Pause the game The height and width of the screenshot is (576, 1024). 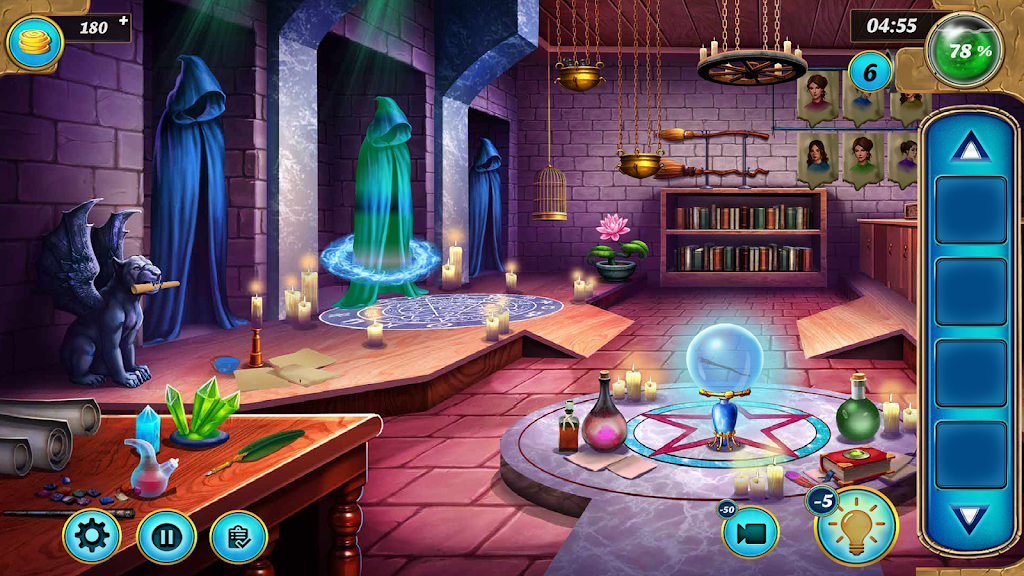click(x=165, y=537)
